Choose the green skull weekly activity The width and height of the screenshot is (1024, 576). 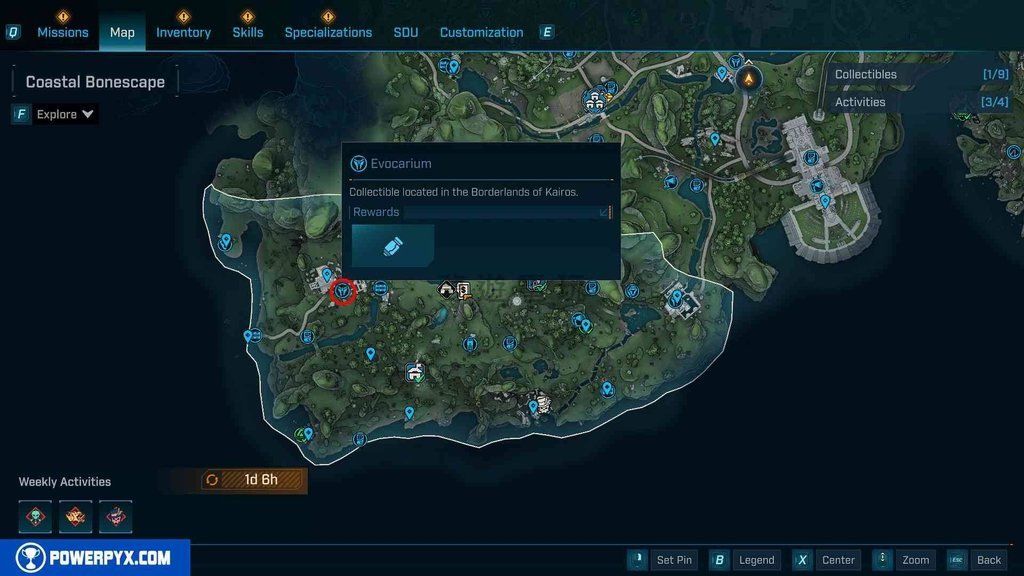35,516
